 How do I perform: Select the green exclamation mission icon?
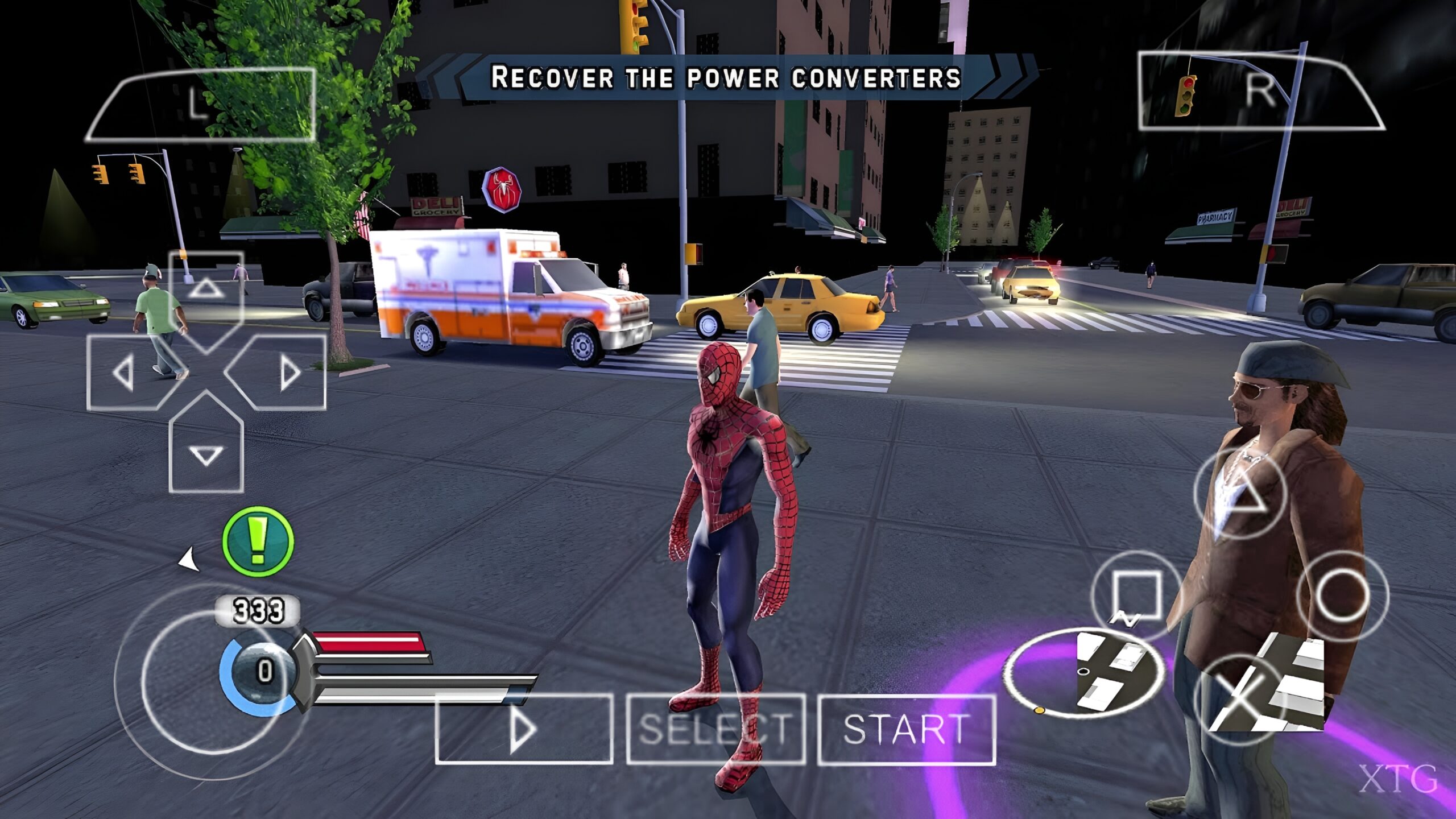click(x=258, y=541)
